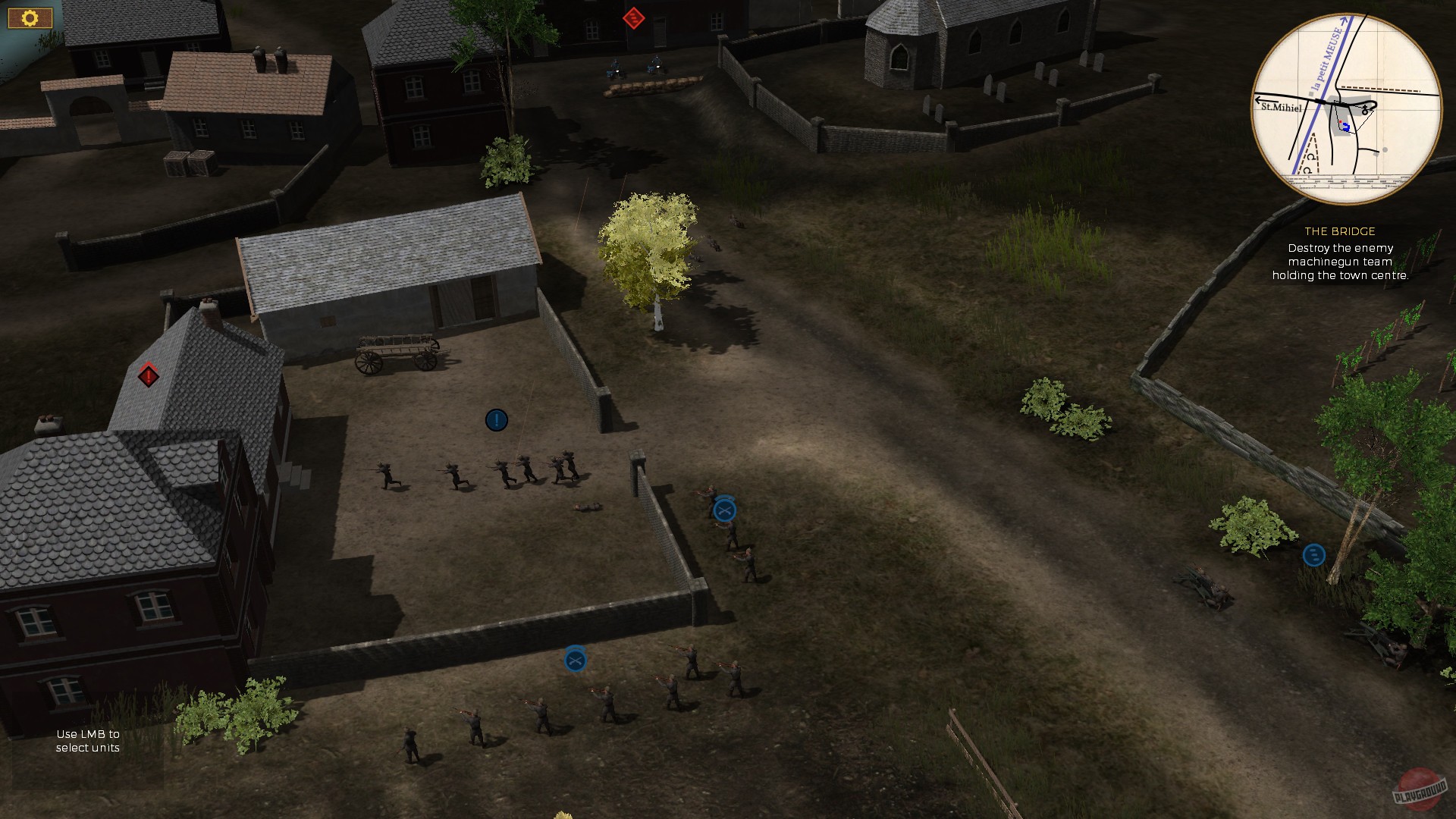
Task: Click the machinegun objective description text
Action: point(1340,260)
